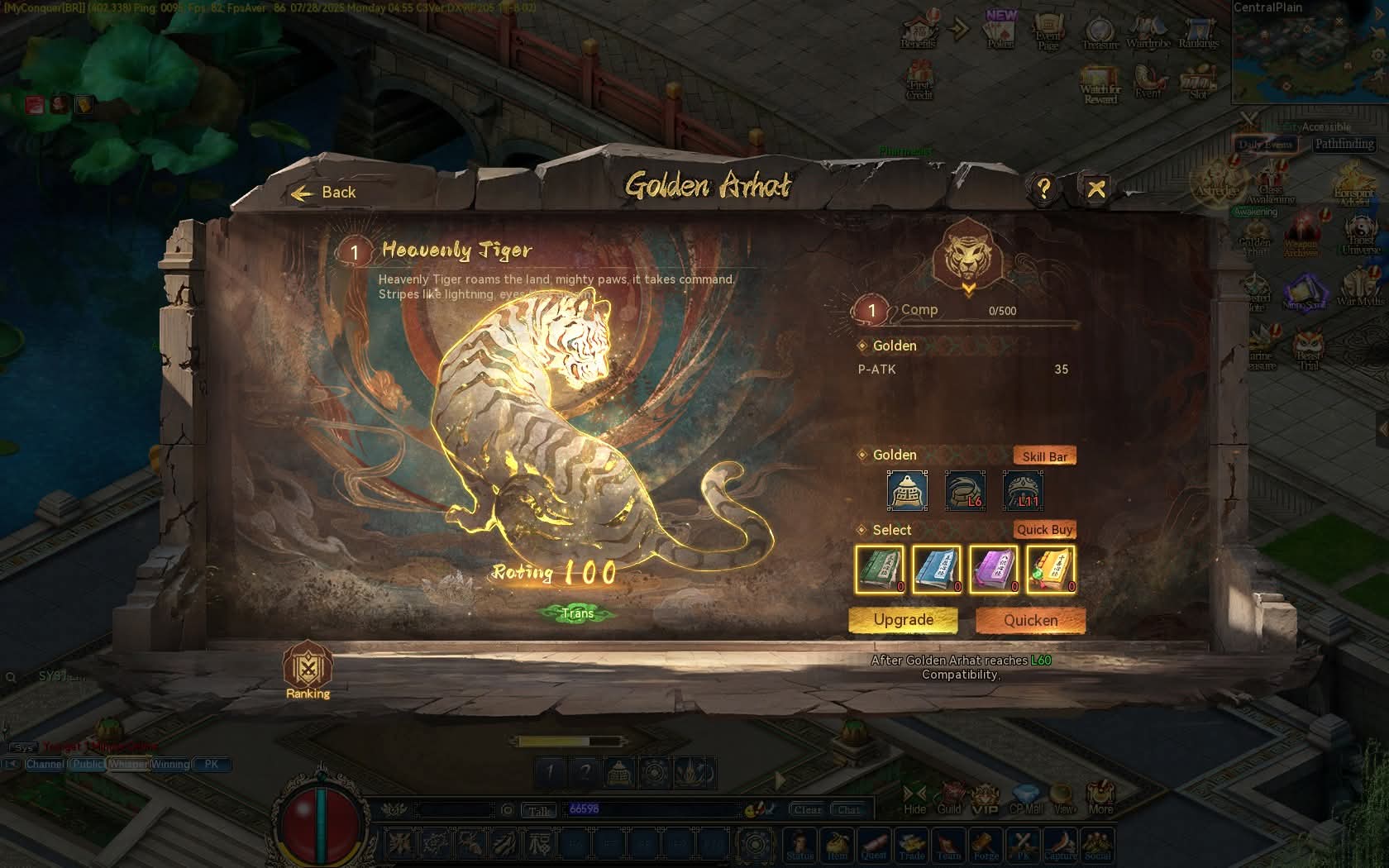The width and height of the screenshot is (1389, 868).
Task: Click the orange Quicken button
Action: pyautogui.click(x=1030, y=620)
